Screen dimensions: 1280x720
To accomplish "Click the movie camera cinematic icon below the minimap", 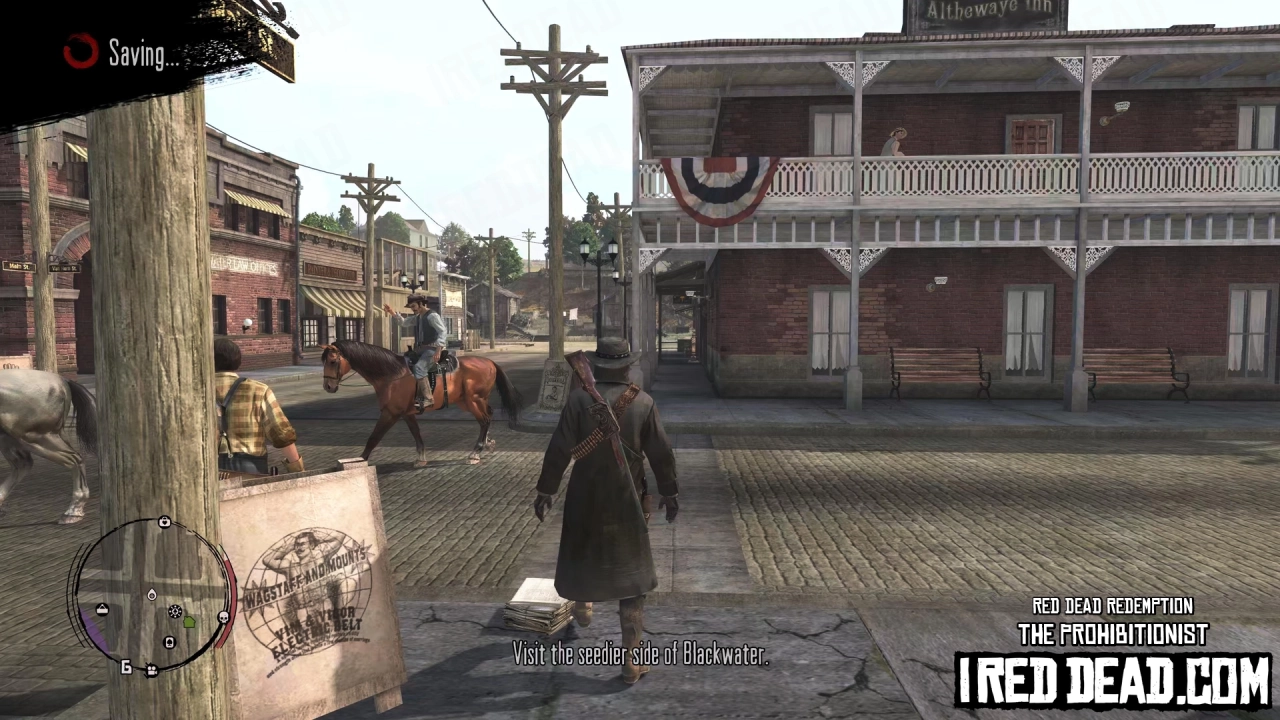I will click(x=150, y=669).
